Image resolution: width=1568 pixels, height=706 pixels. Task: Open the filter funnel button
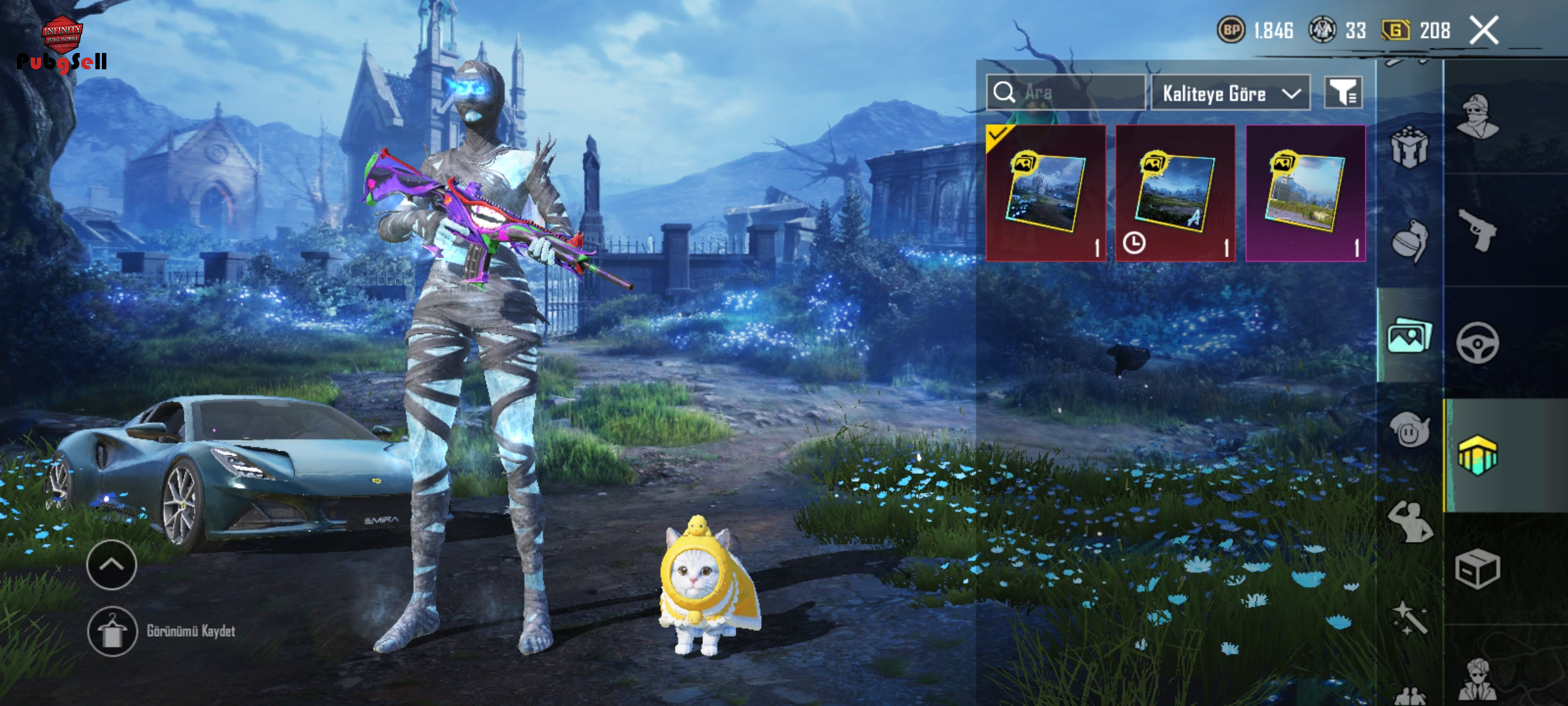tap(1343, 93)
